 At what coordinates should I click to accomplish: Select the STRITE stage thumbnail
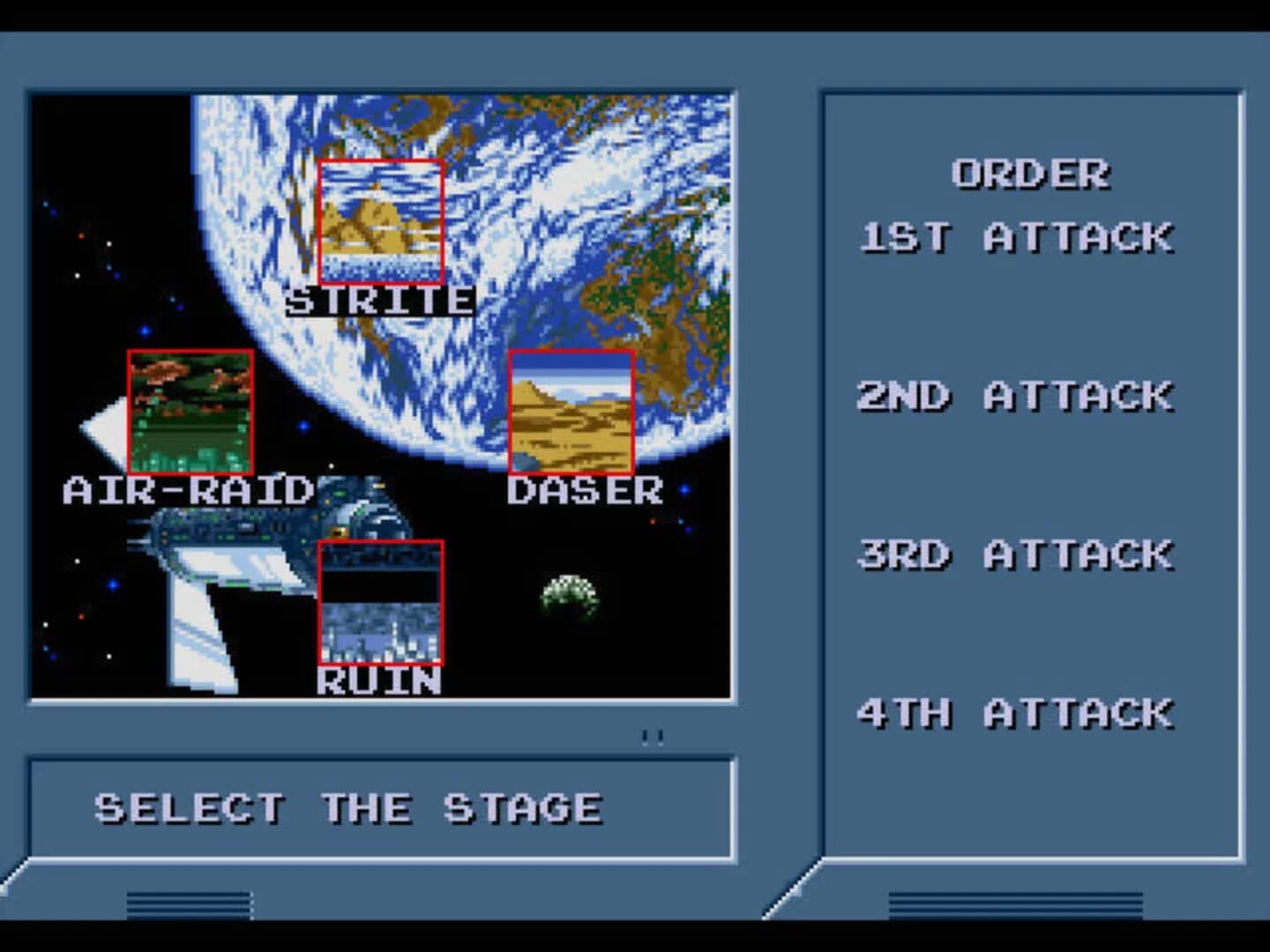[379, 220]
